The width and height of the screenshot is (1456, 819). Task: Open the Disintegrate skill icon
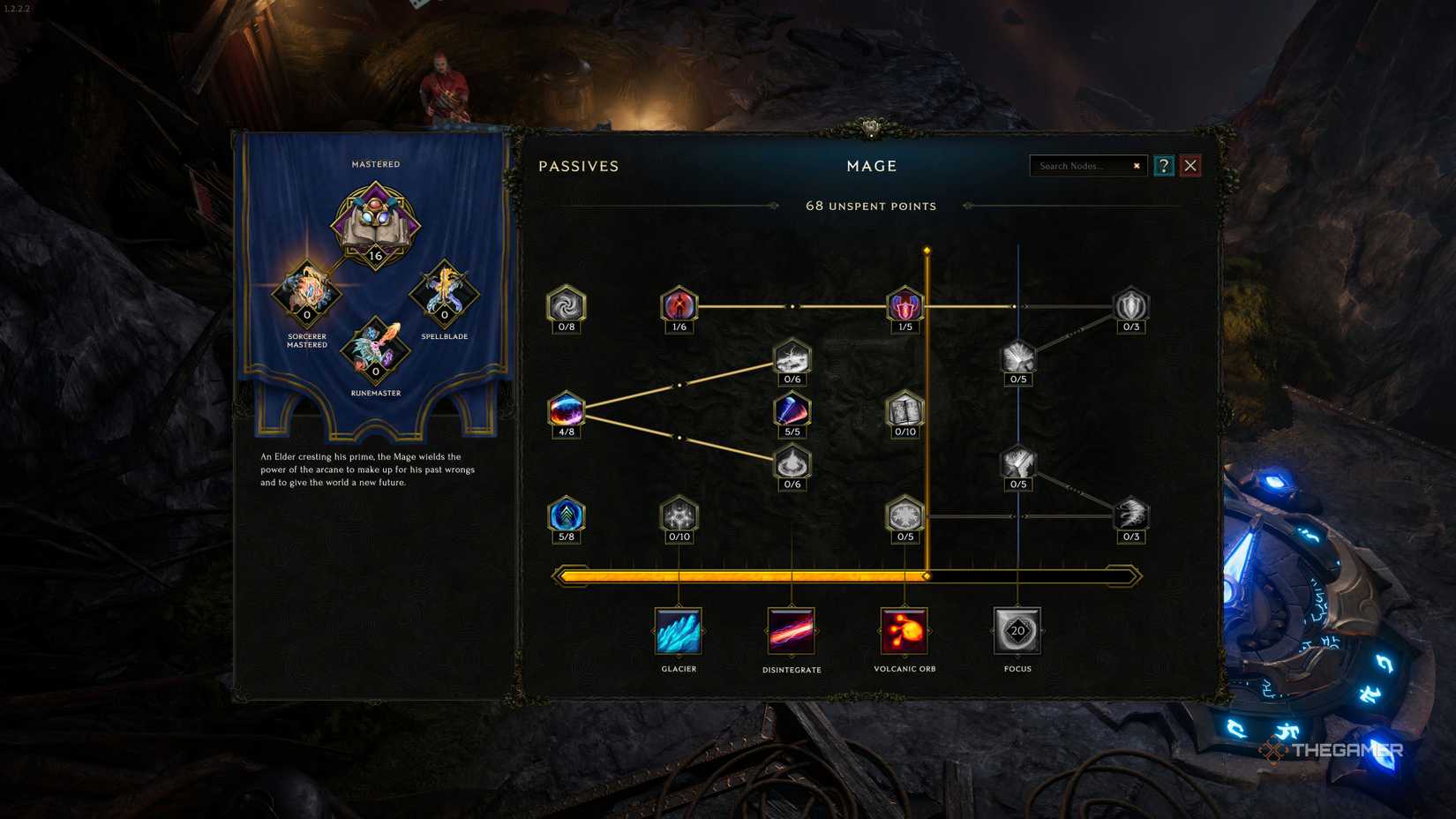(791, 630)
